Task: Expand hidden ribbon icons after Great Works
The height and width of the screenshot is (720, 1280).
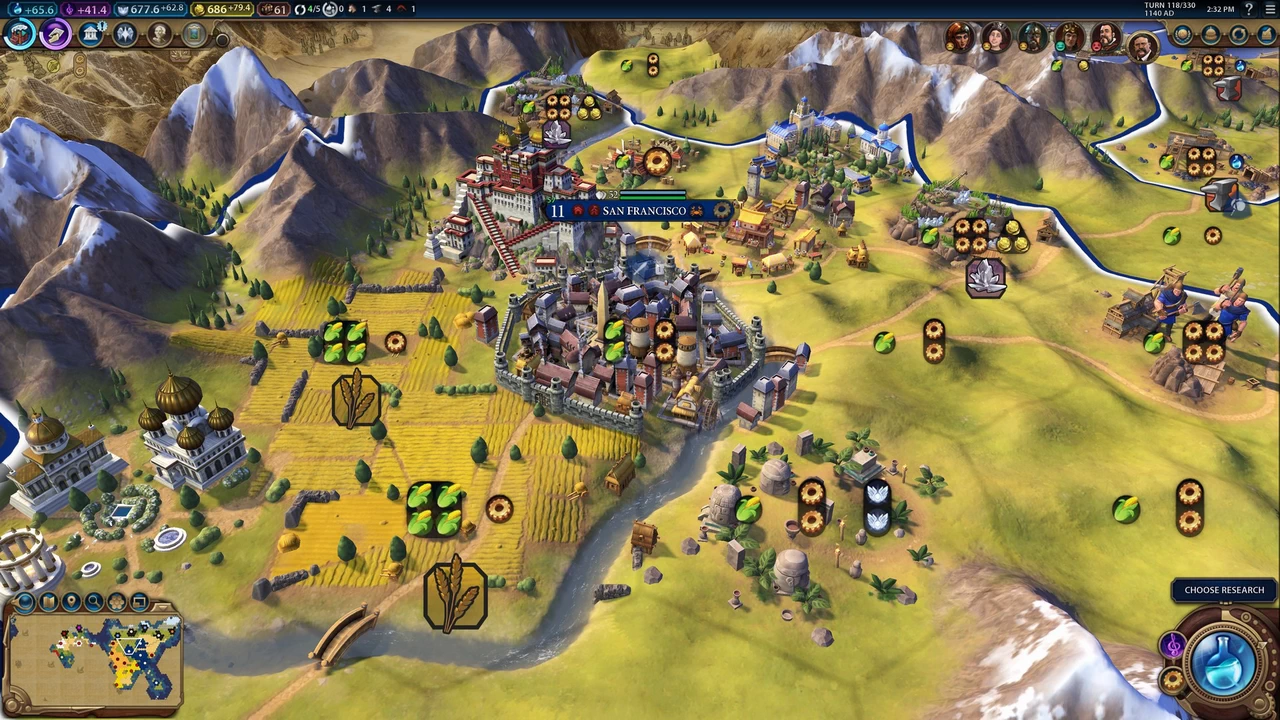Action: pyautogui.click(x=222, y=38)
